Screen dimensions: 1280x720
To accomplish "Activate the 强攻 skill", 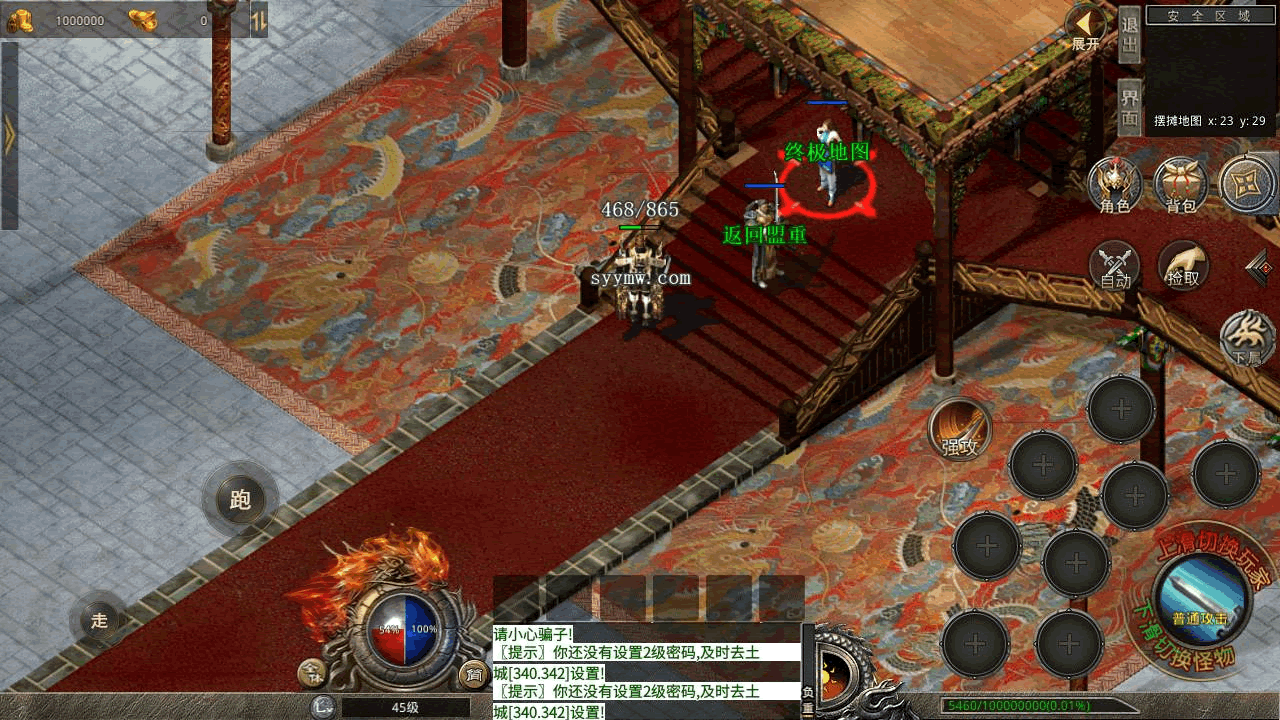I will (960, 431).
